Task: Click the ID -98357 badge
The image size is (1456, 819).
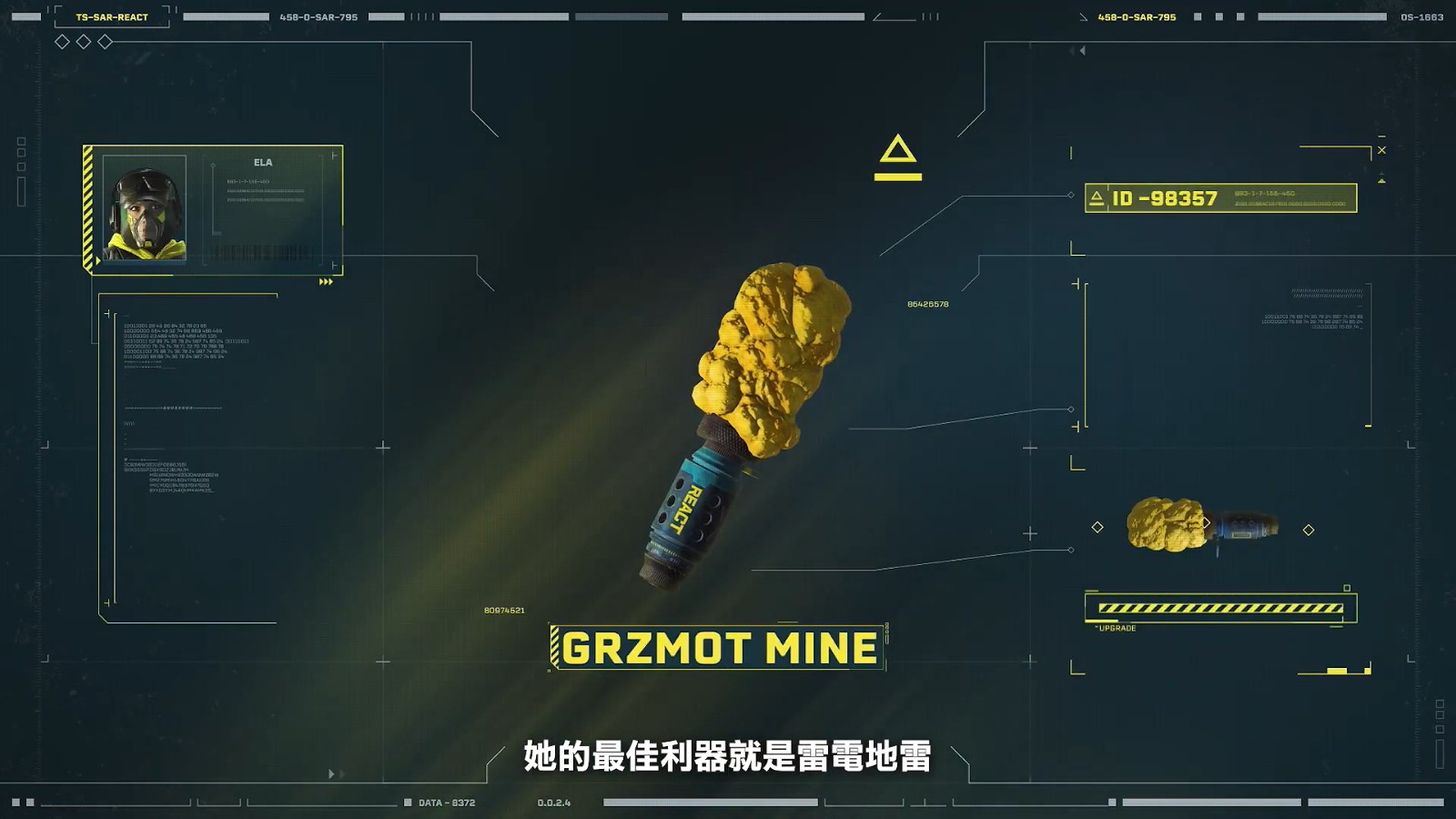Action: tap(1164, 200)
